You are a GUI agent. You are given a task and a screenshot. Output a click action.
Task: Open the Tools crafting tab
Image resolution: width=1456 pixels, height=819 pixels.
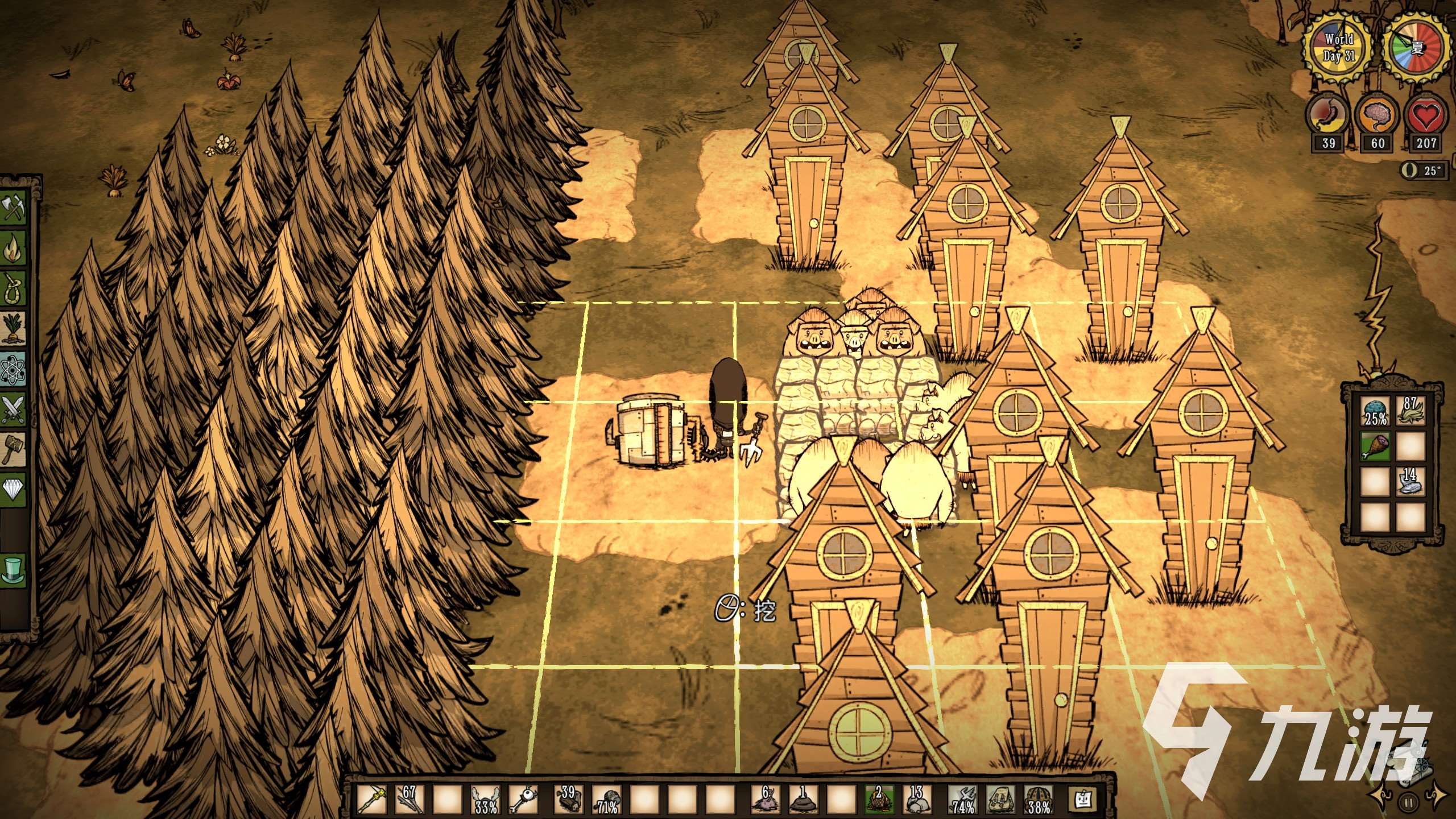point(14,208)
